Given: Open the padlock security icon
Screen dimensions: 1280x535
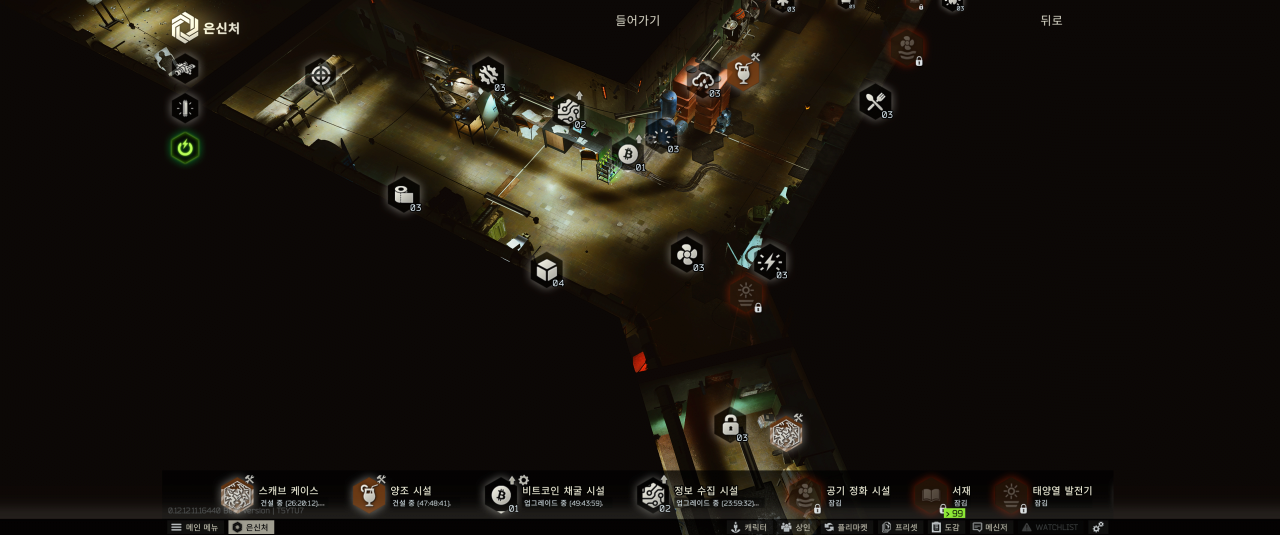Looking at the screenshot, I should 730,424.
